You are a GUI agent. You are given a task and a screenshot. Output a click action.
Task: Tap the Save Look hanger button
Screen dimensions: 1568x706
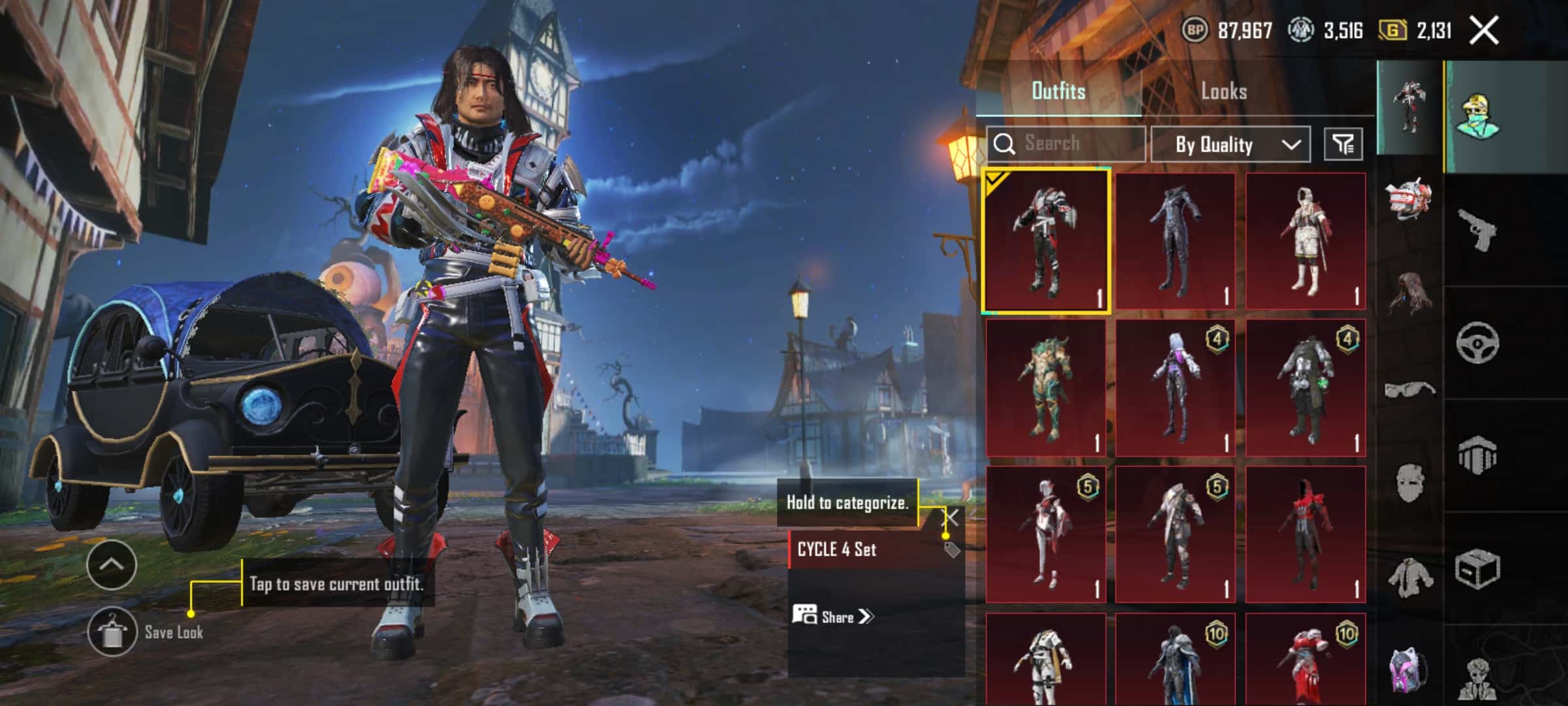coord(112,631)
